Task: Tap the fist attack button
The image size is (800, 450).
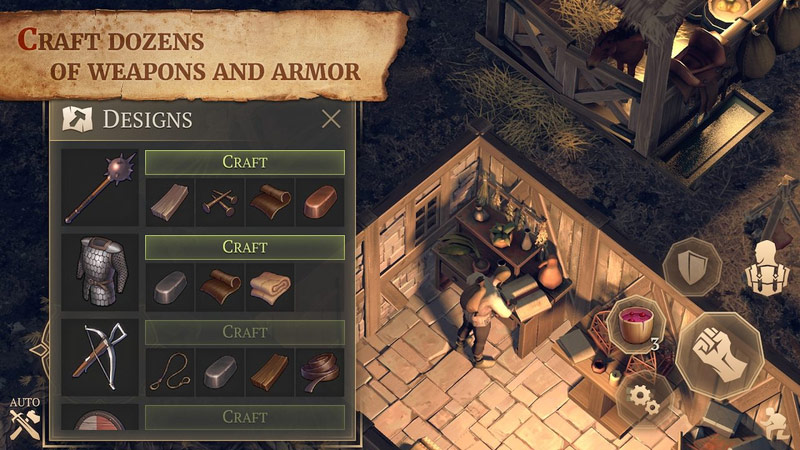Action: tap(718, 355)
